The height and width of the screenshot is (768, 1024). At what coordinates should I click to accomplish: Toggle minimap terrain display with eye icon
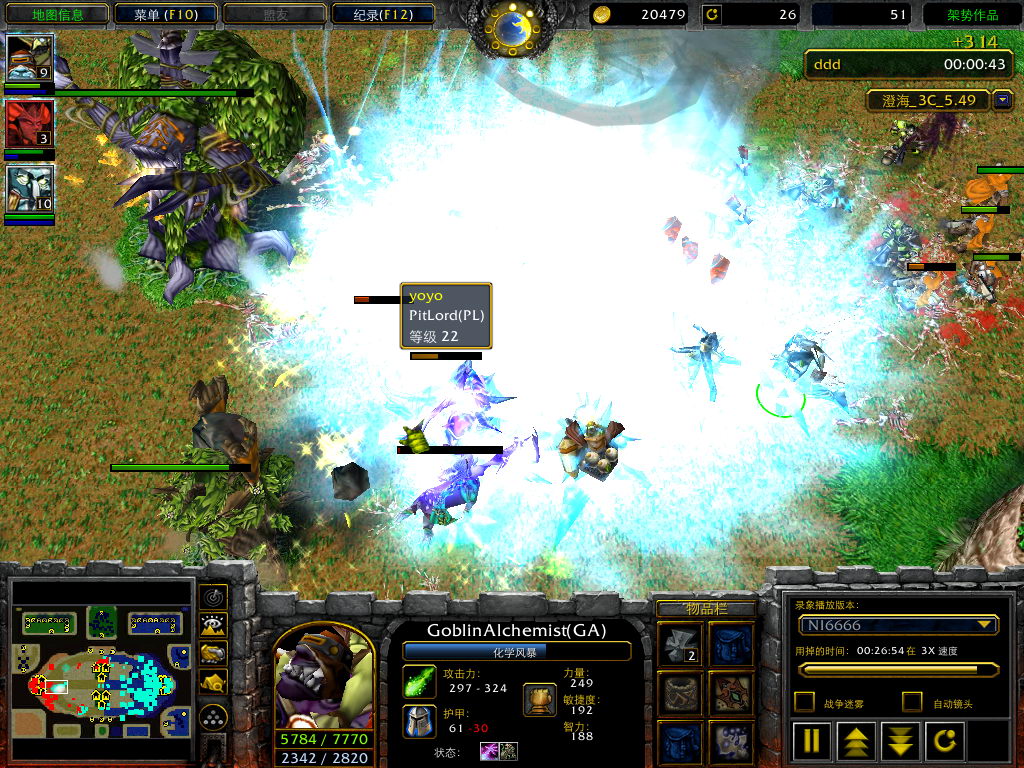(213, 625)
